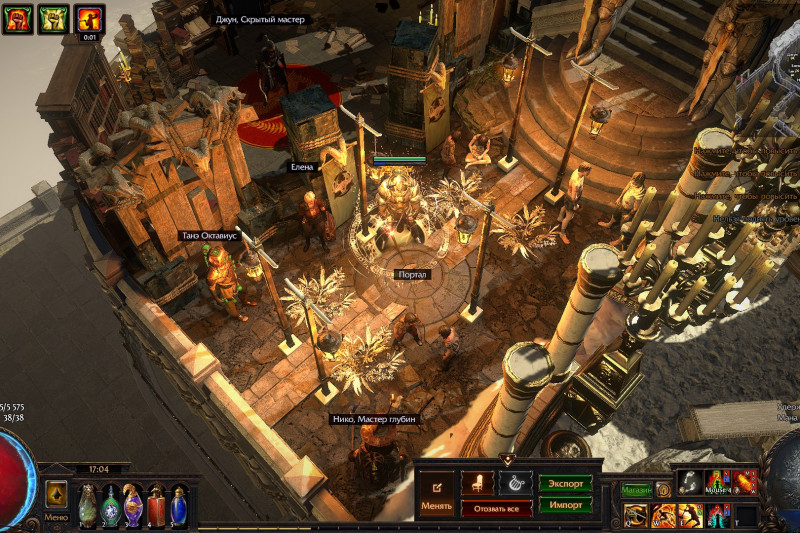Viewport: 800px width, 533px height.
Task: Activate the Q skill slot icon
Action: coord(636,515)
